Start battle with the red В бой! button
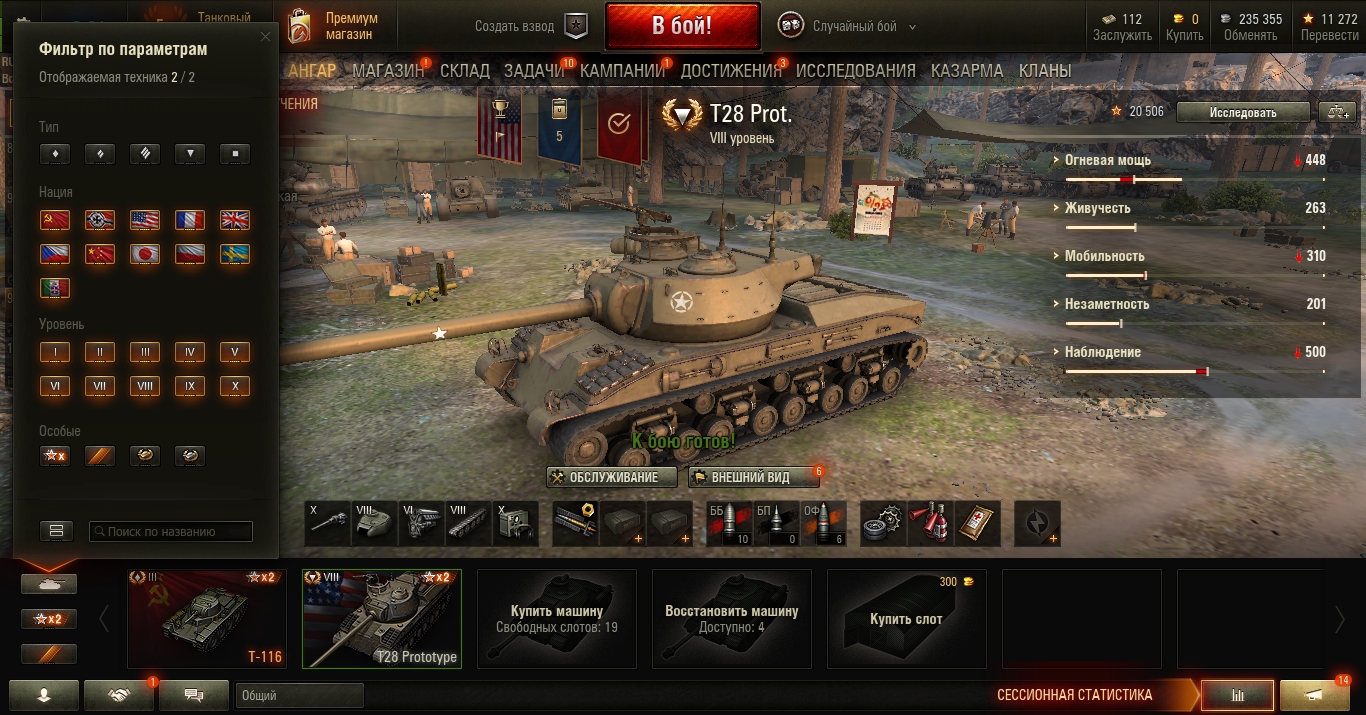This screenshot has height=715, width=1366. 682,26
